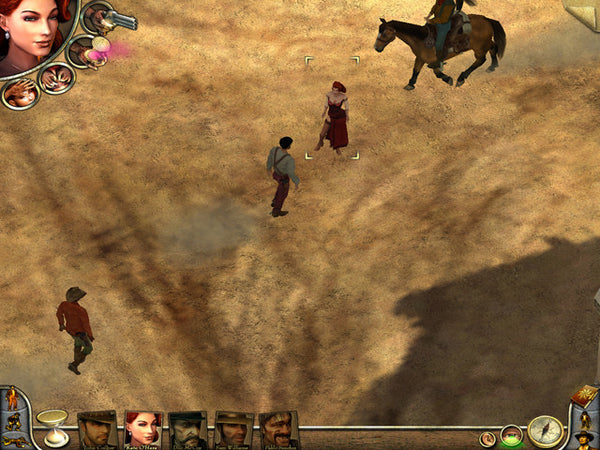This screenshot has width=600, height=450.
Task: Switch to the standing stance icon
Action: pyautogui.click(x=12, y=399)
